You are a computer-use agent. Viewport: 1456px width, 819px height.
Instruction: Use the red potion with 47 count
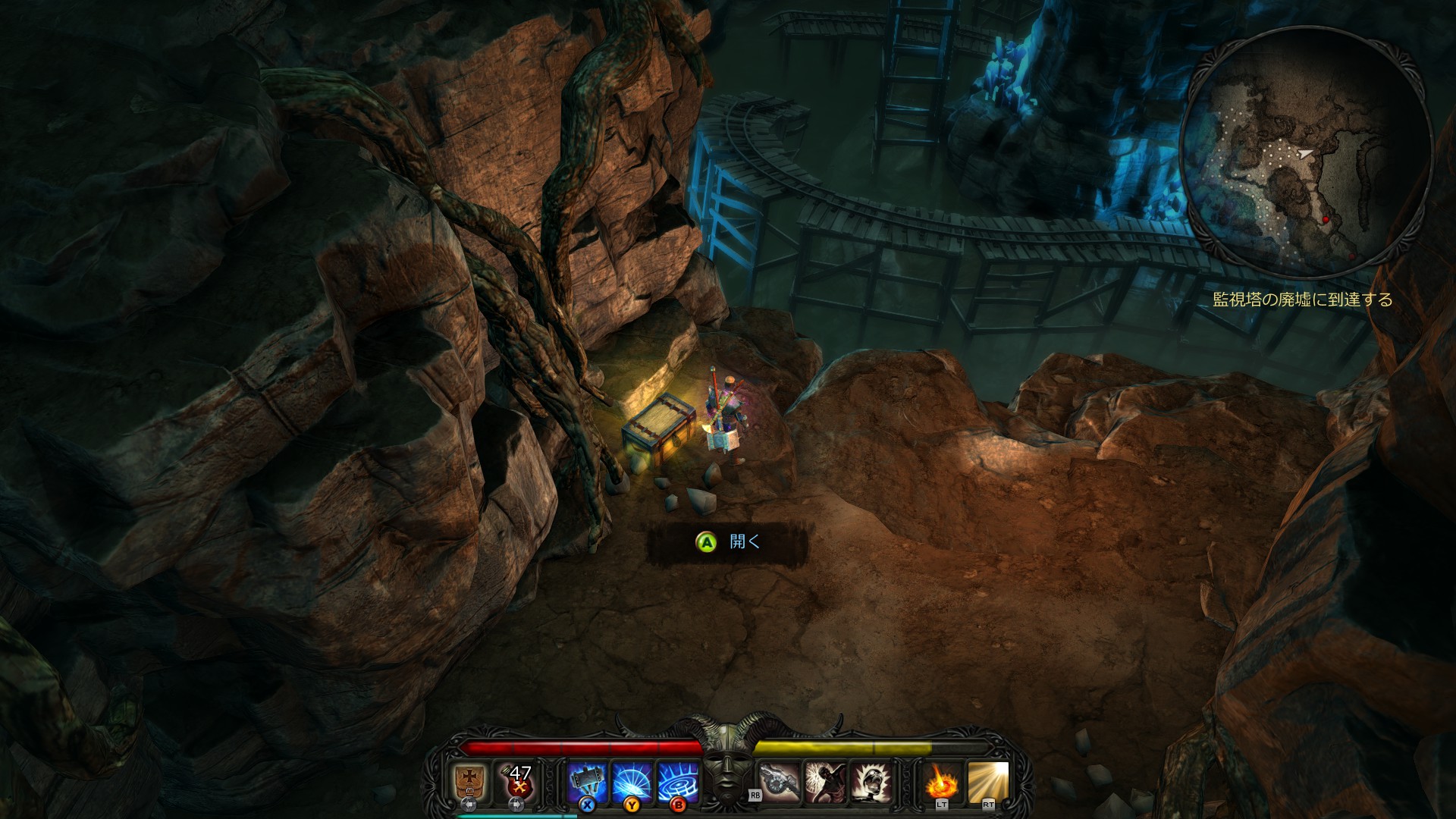[x=517, y=782]
